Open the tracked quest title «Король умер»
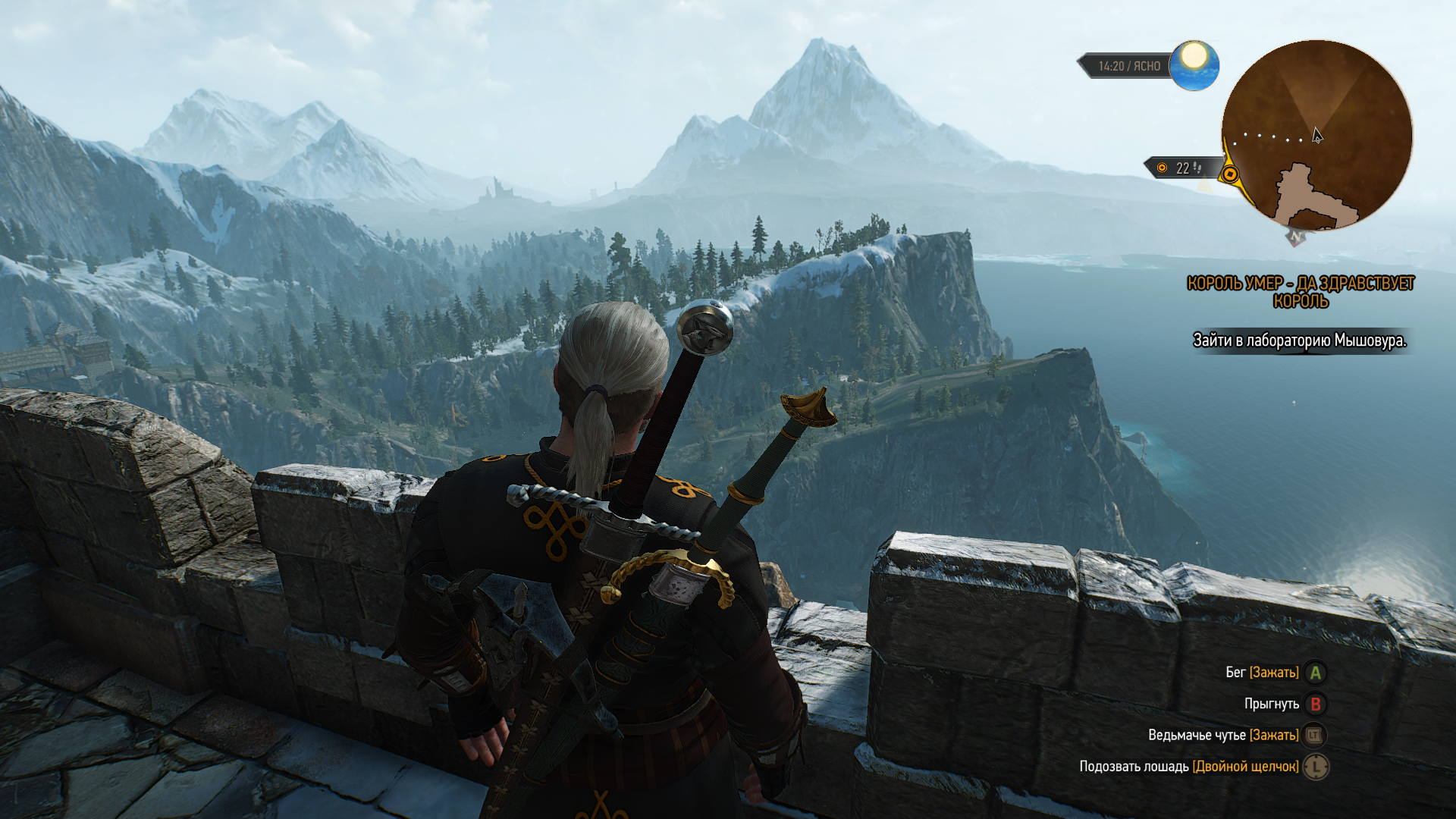This screenshot has width=1456, height=819. point(1300,292)
